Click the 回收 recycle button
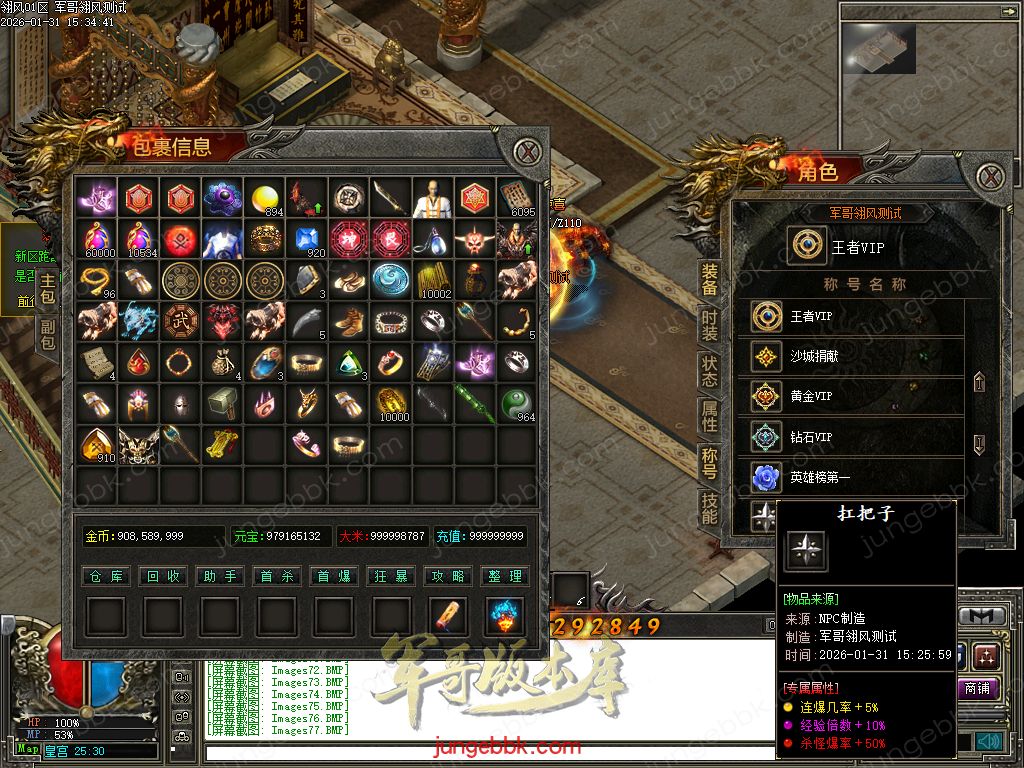Screen dimensions: 1024x768 tap(163, 576)
